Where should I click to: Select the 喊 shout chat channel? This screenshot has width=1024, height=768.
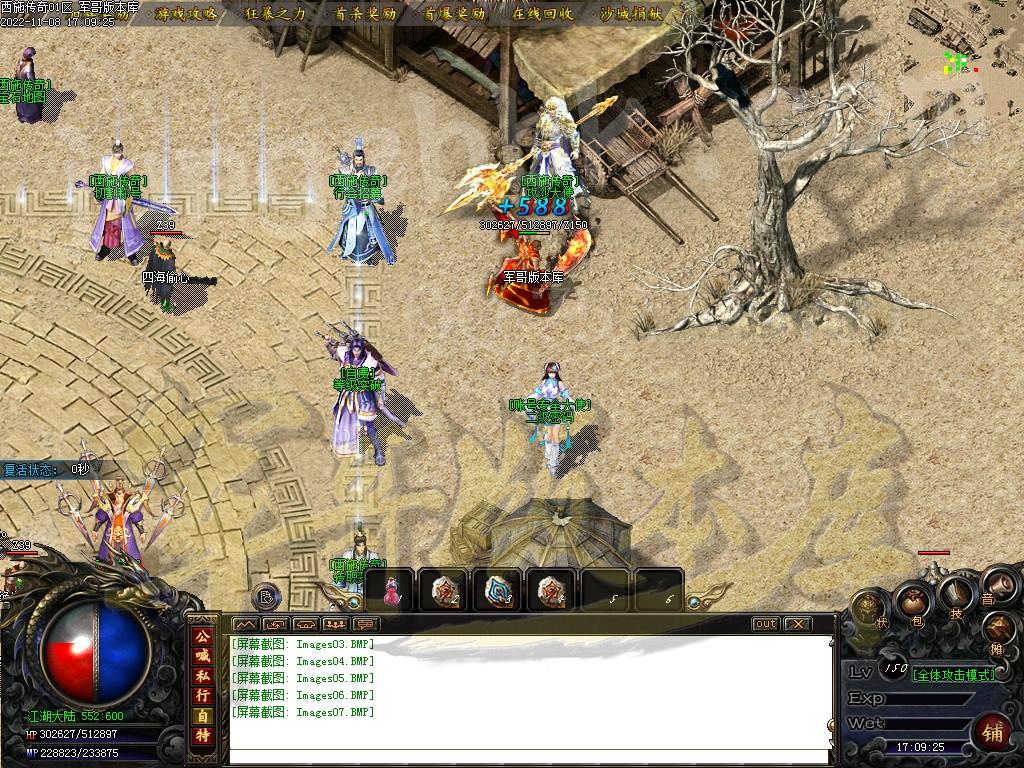pyautogui.click(x=202, y=656)
